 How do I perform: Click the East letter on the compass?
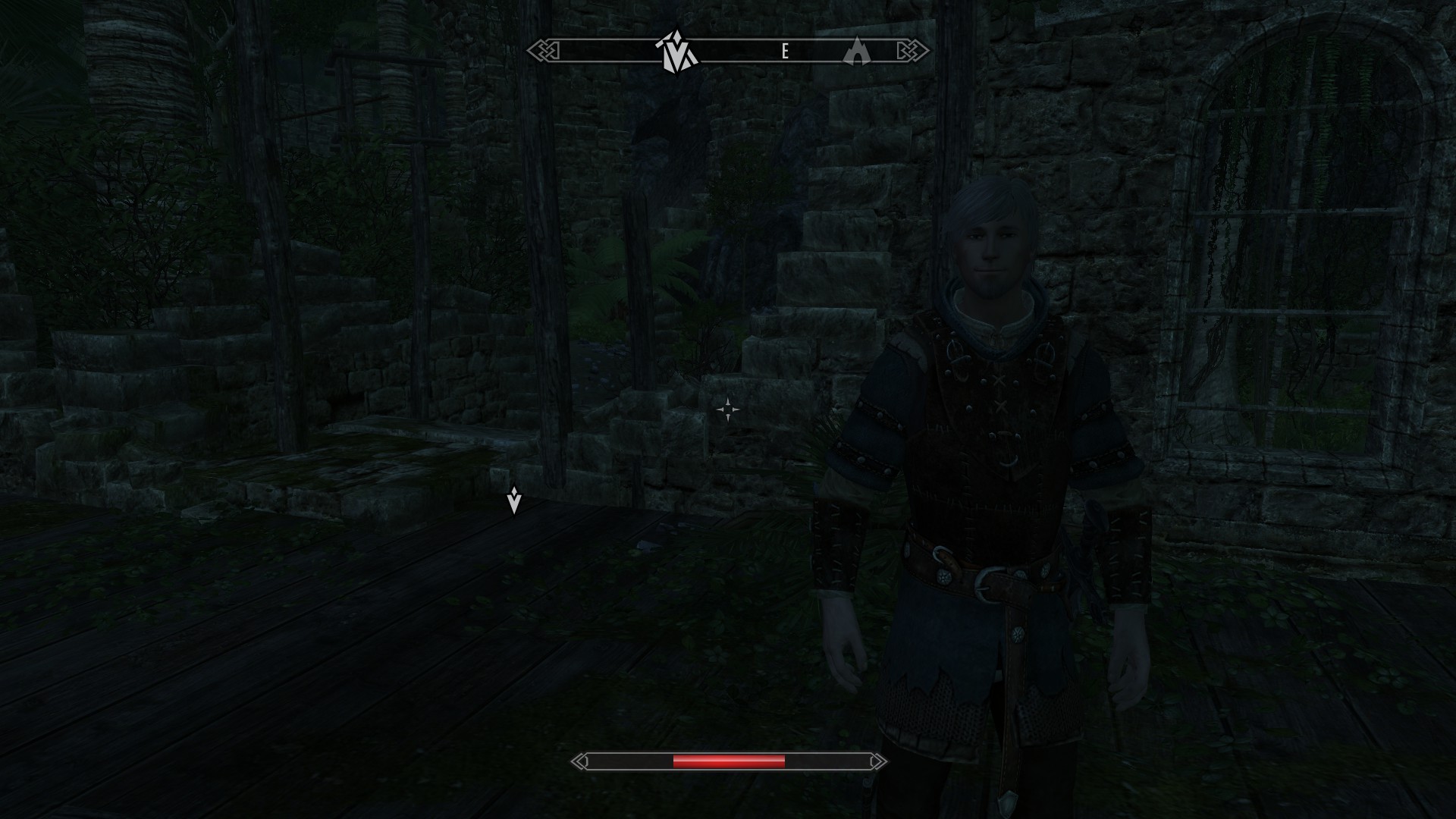786,52
